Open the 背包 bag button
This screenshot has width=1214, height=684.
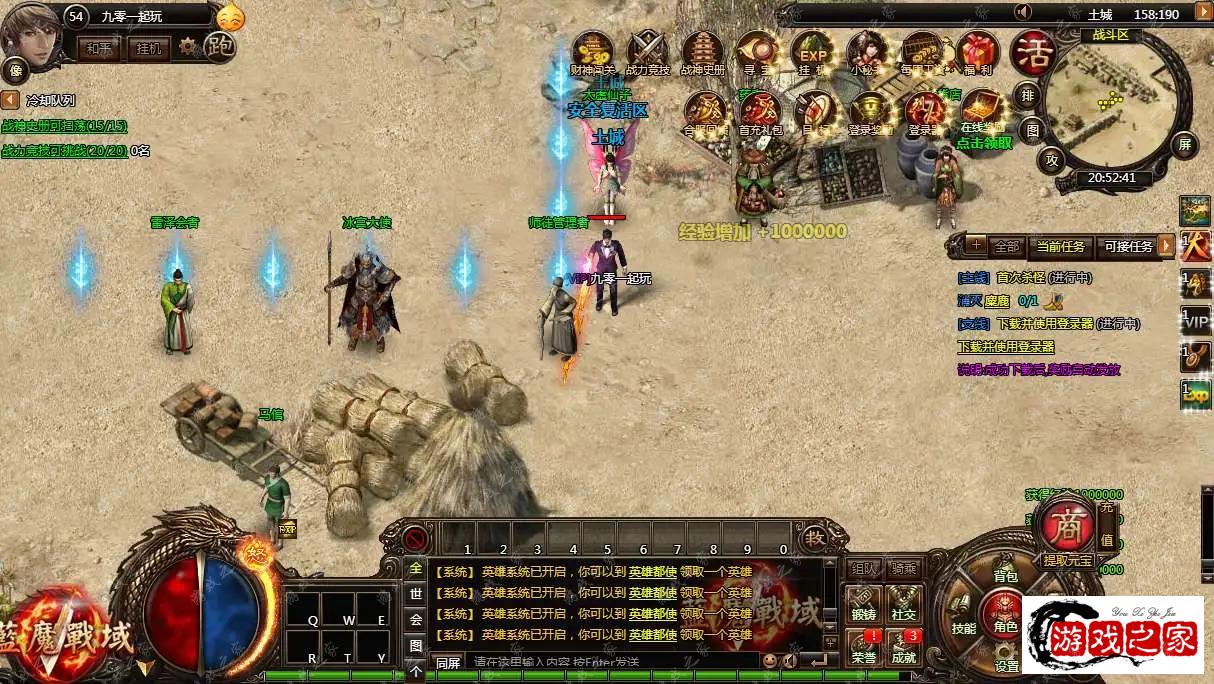point(1005,576)
